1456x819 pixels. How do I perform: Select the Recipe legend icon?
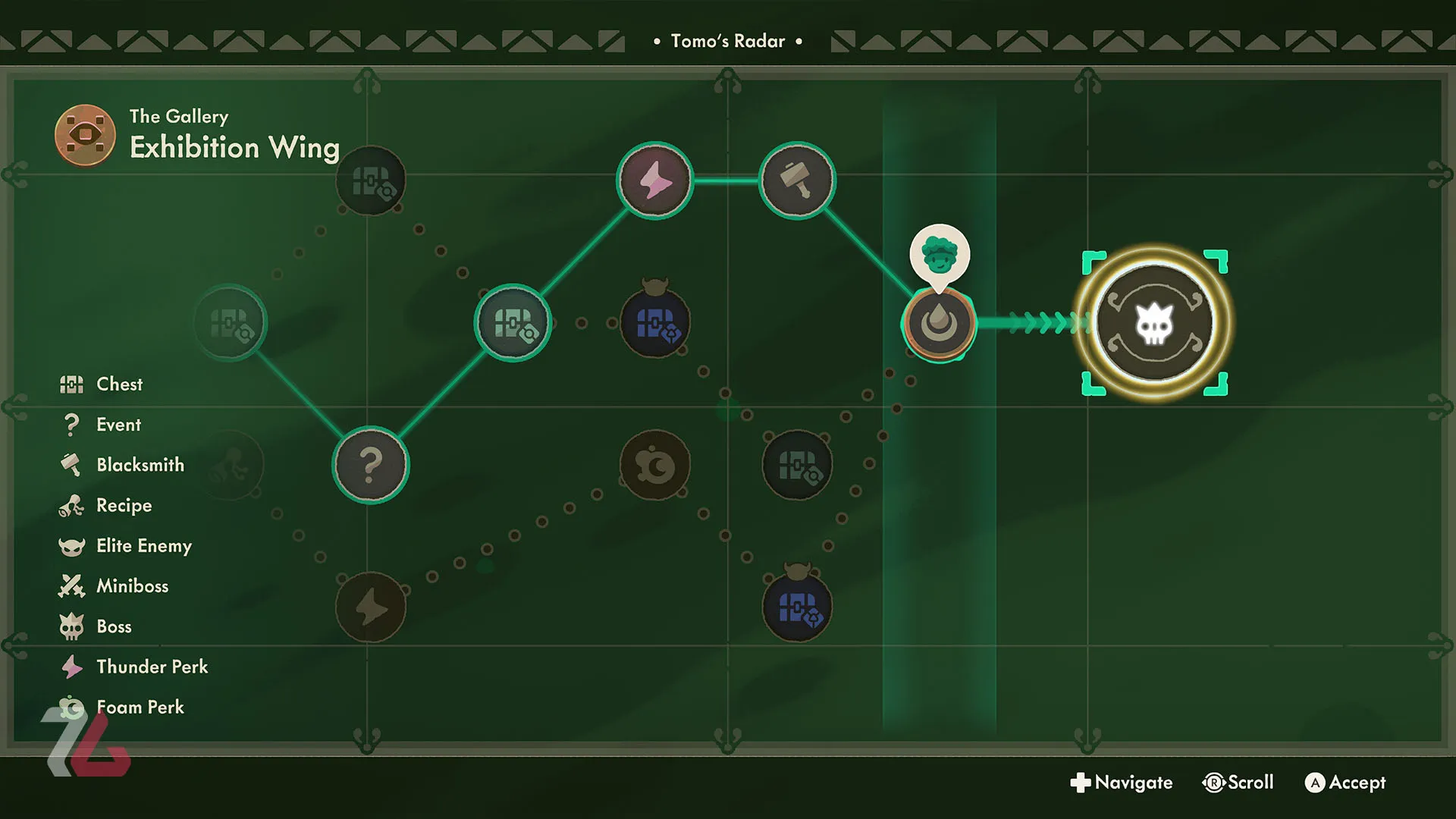tap(71, 505)
